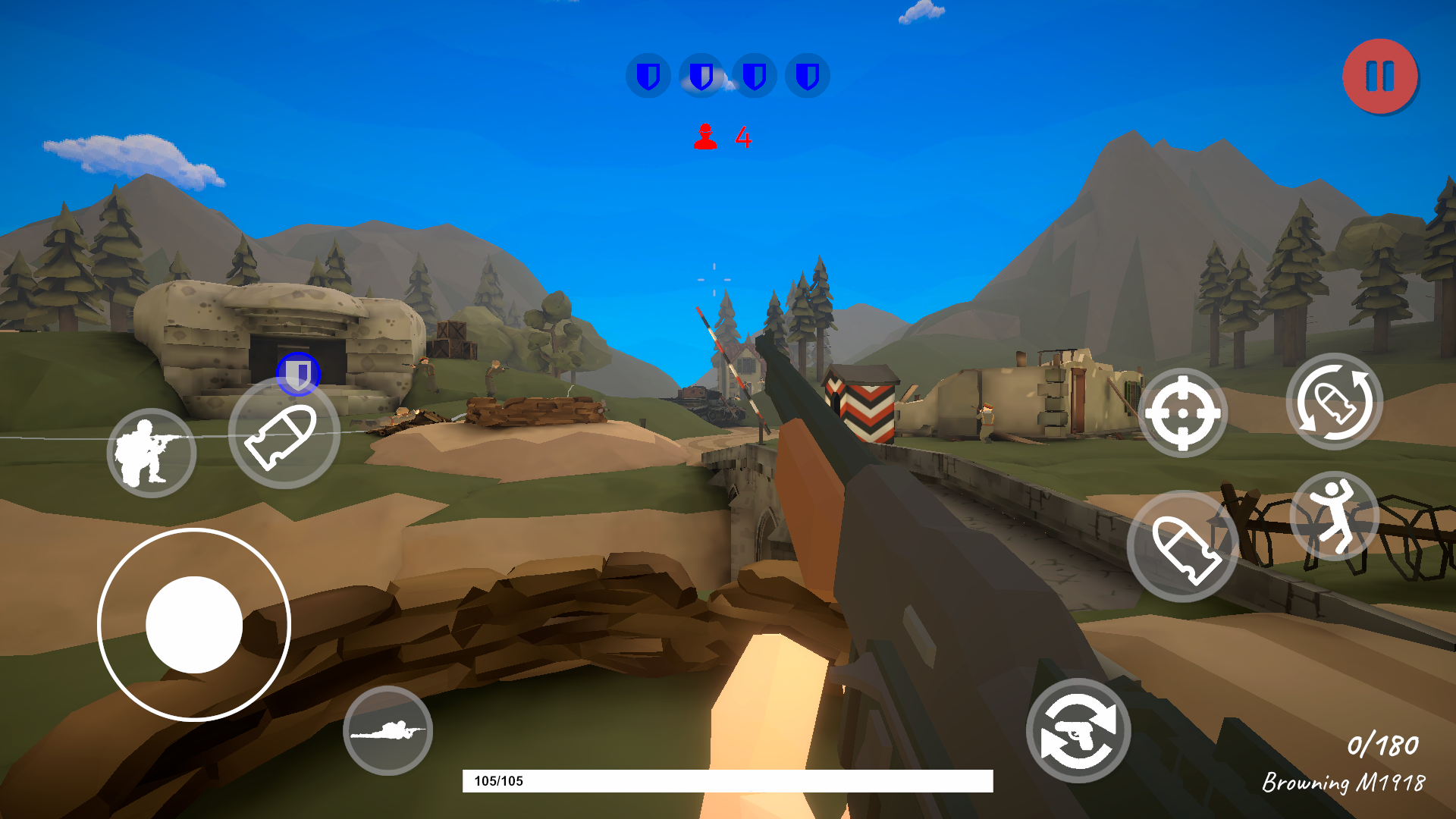Tap the fourth shield icon near top center
Image resolution: width=1456 pixels, height=819 pixels.
point(806,76)
